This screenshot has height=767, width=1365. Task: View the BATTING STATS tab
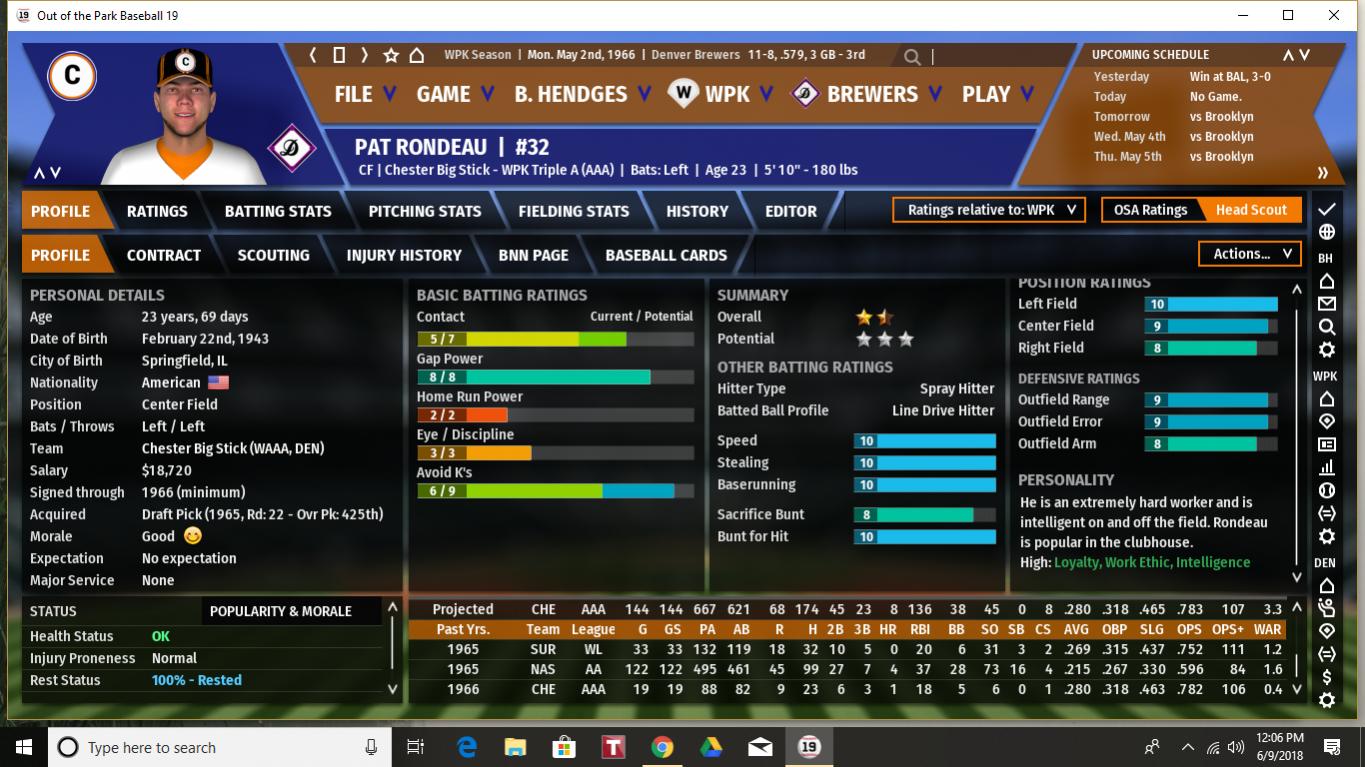point(278,211)
